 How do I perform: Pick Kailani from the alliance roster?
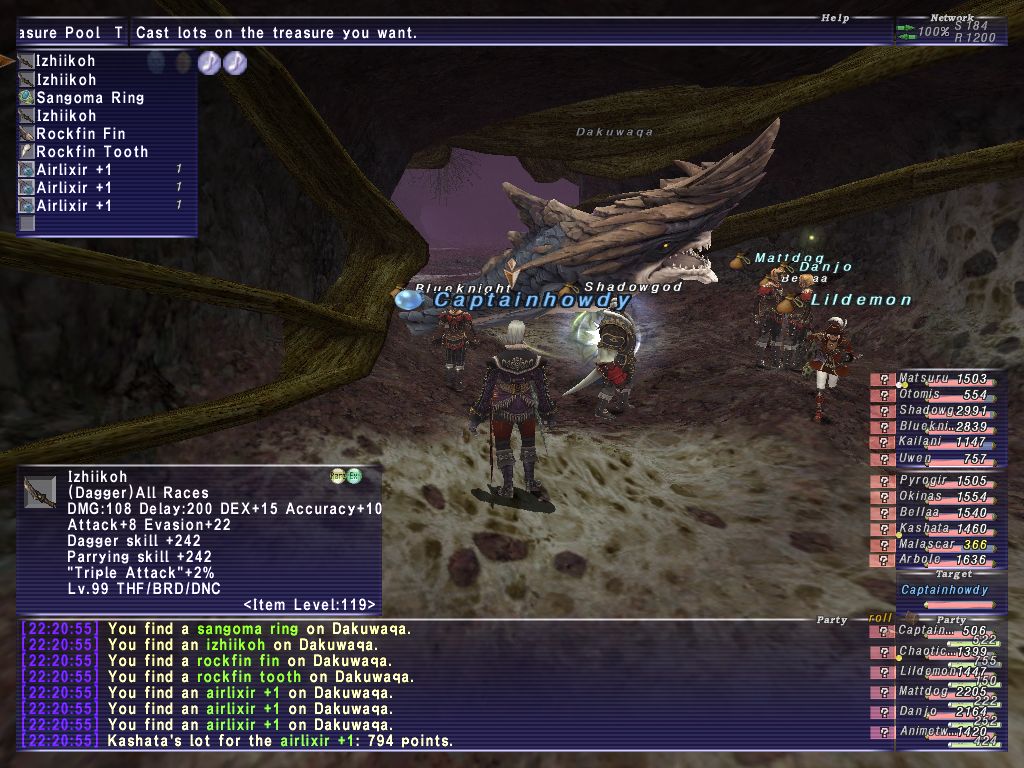tap(929, 442)
